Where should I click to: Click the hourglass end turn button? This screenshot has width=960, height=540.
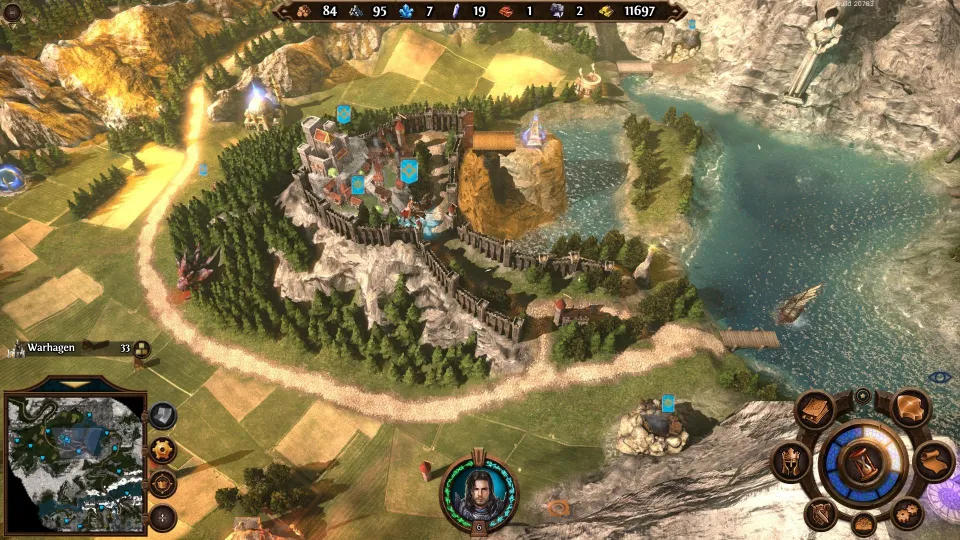(x=862, y=463)
